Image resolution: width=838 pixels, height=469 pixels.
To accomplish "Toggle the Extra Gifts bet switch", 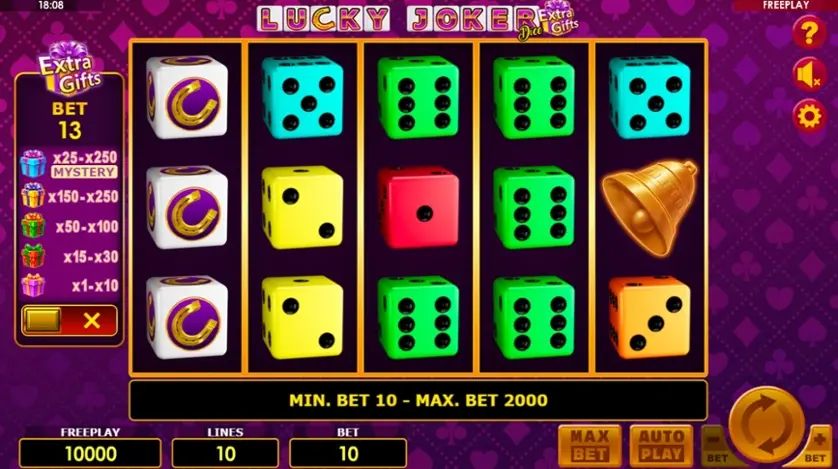I will point(69,321).
